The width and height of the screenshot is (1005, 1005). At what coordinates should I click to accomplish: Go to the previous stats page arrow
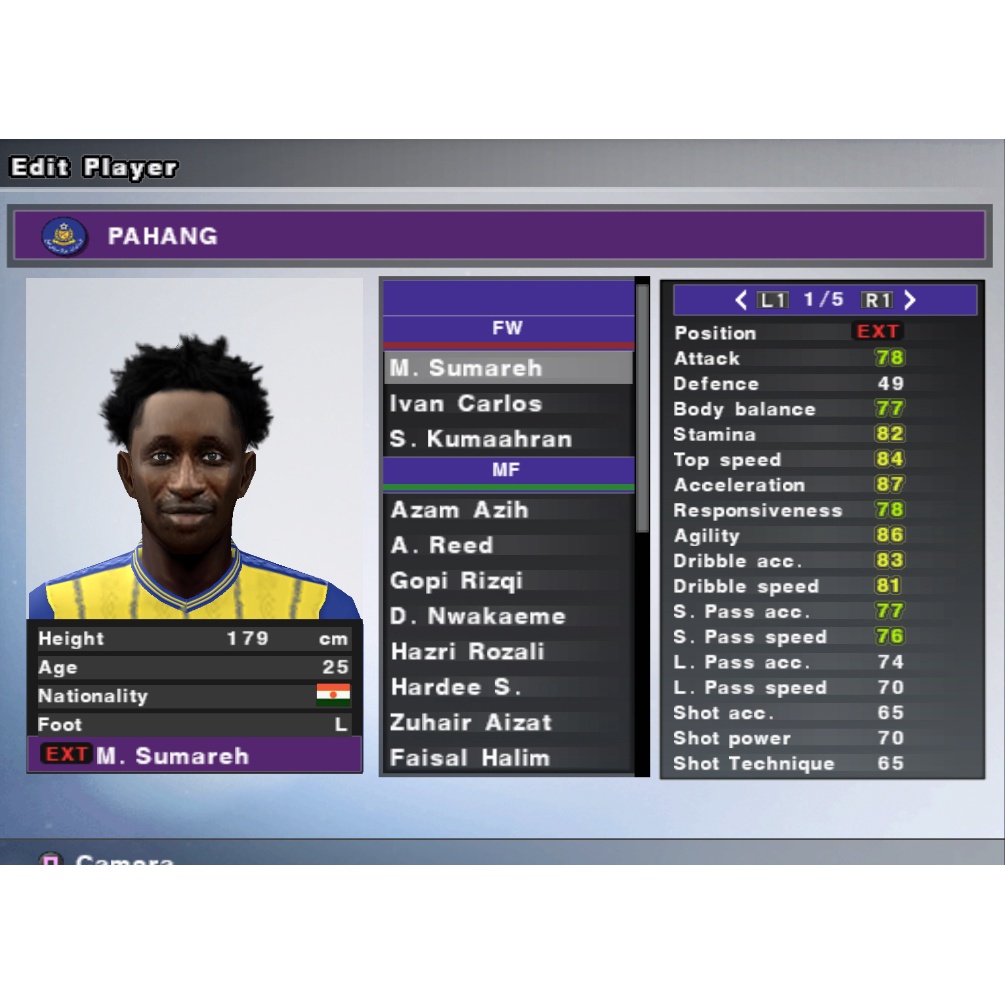click(x=741, y=300)
